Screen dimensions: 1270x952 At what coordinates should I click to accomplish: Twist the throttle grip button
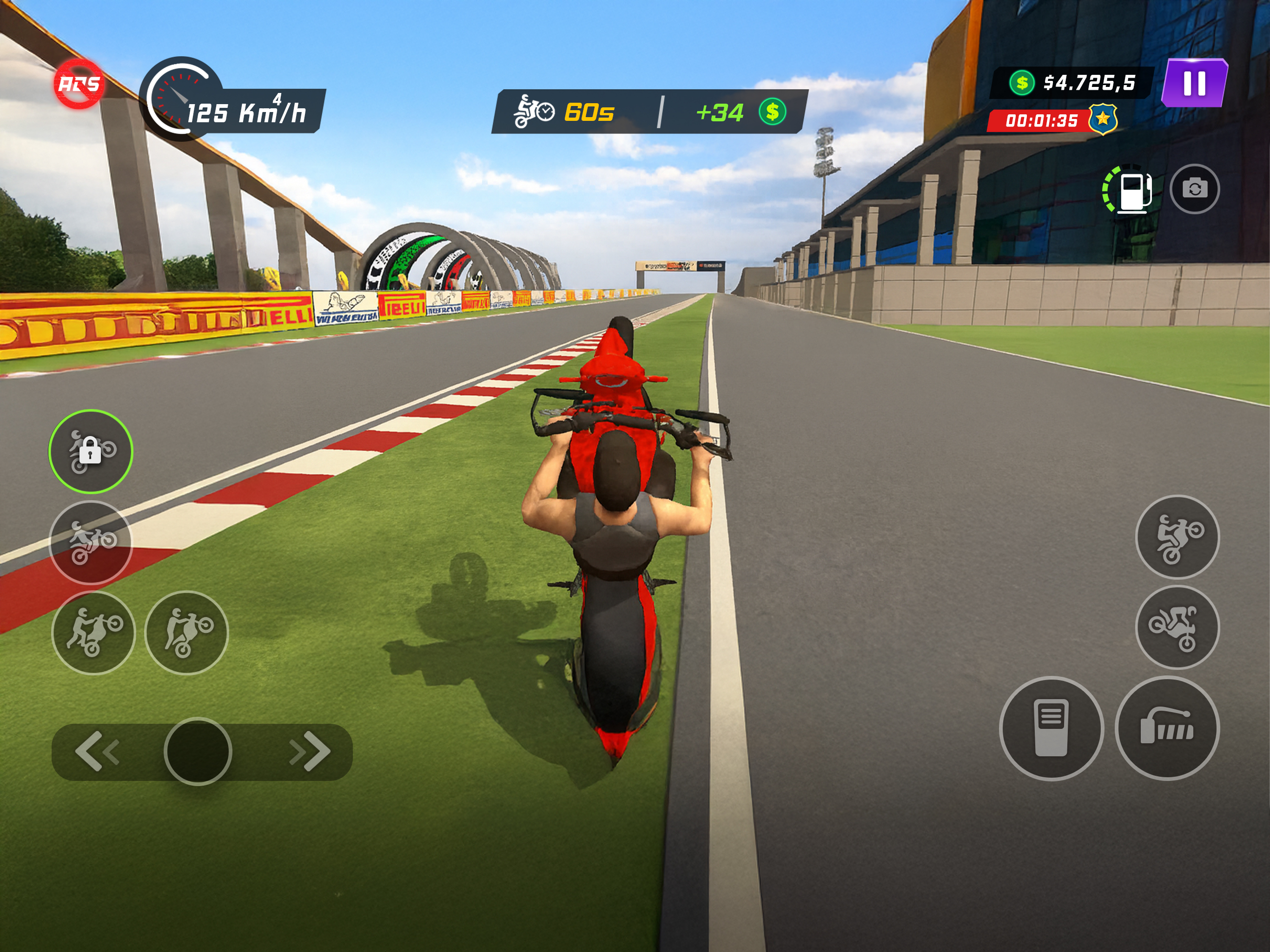(x=1167, y=728)
